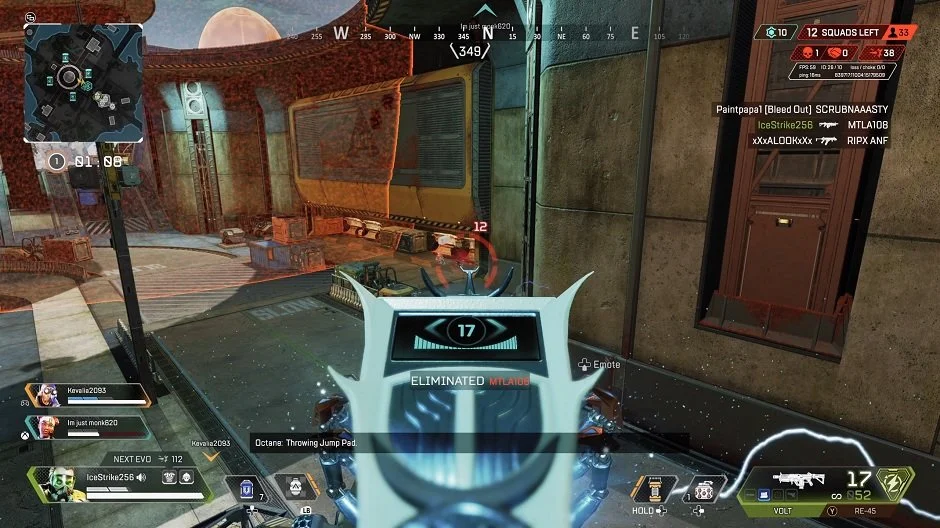Click the top kill feed entry
The width and height of the screenshot is (940, 528).
802,108
